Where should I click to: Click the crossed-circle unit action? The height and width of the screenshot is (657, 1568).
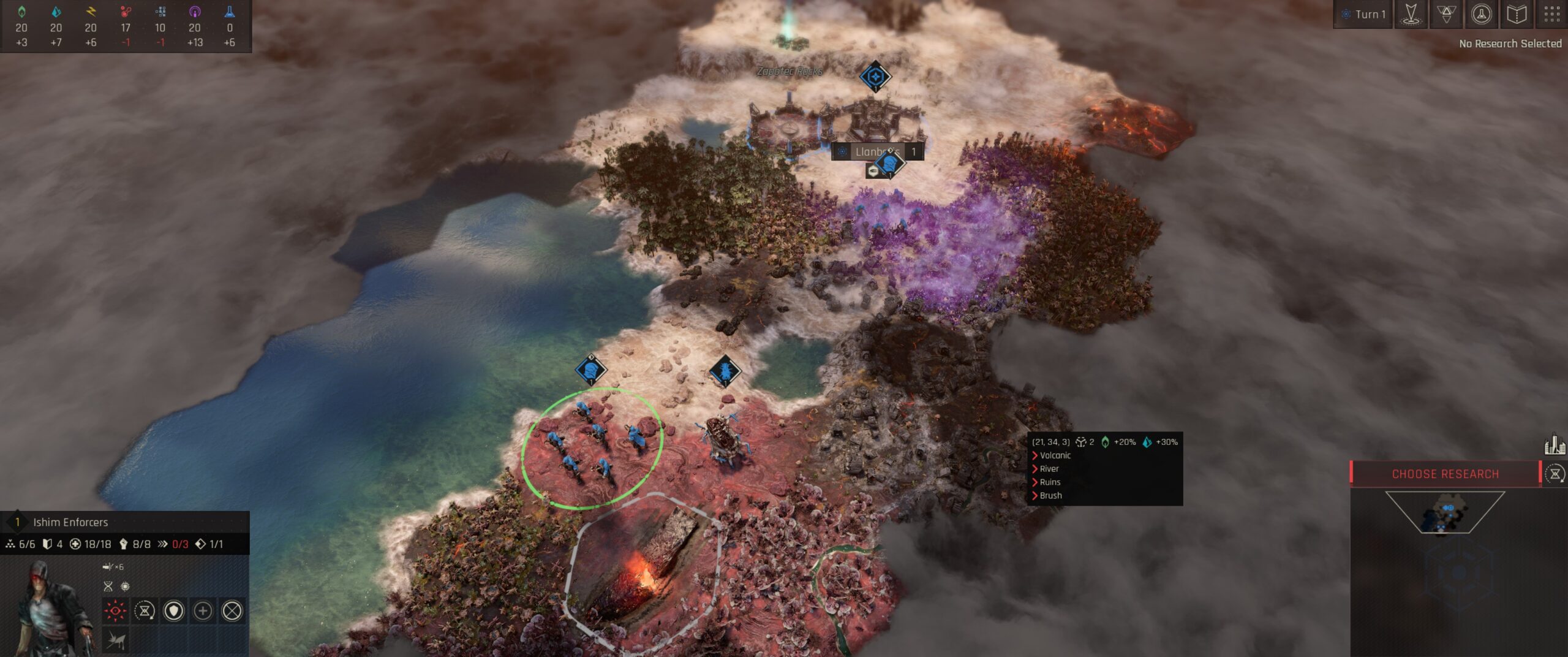point(232,610)
